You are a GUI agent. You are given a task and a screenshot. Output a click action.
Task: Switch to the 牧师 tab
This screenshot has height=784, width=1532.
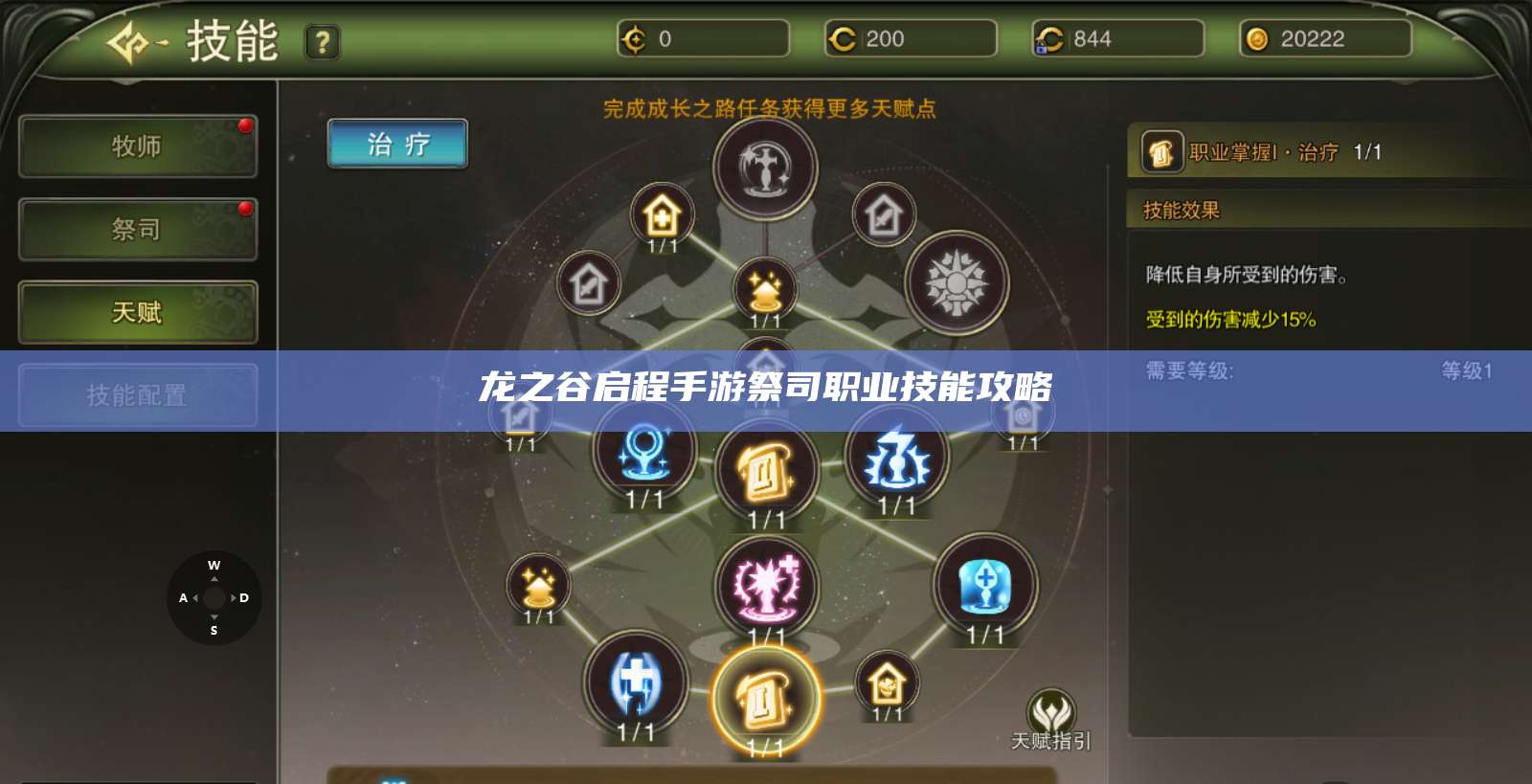[x=137, y=146]
